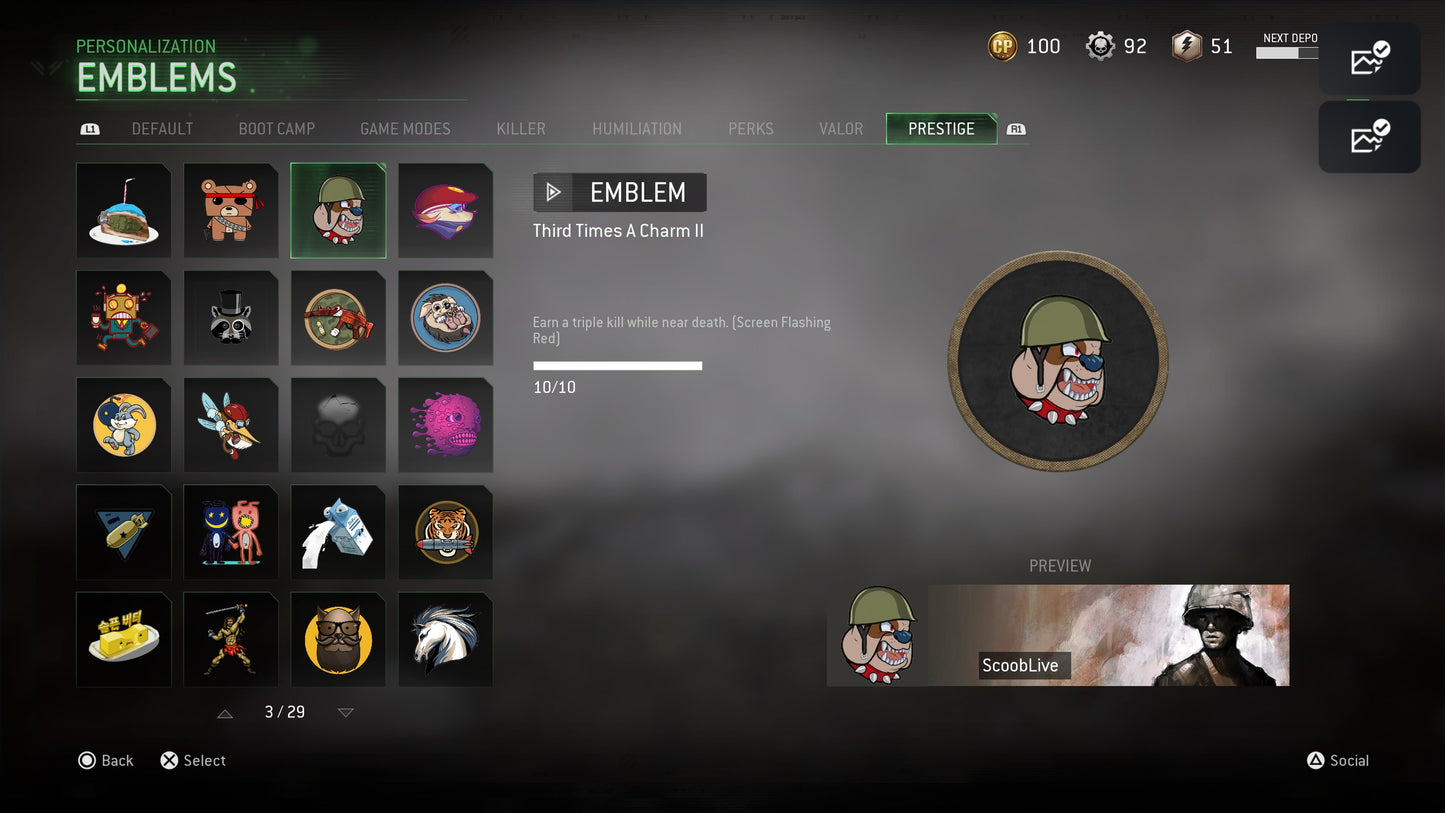The height and width of the screenshot is (813, 1445).
Task: Switch to the DEFAULT emblems tab
Action: tap(162, 128)
